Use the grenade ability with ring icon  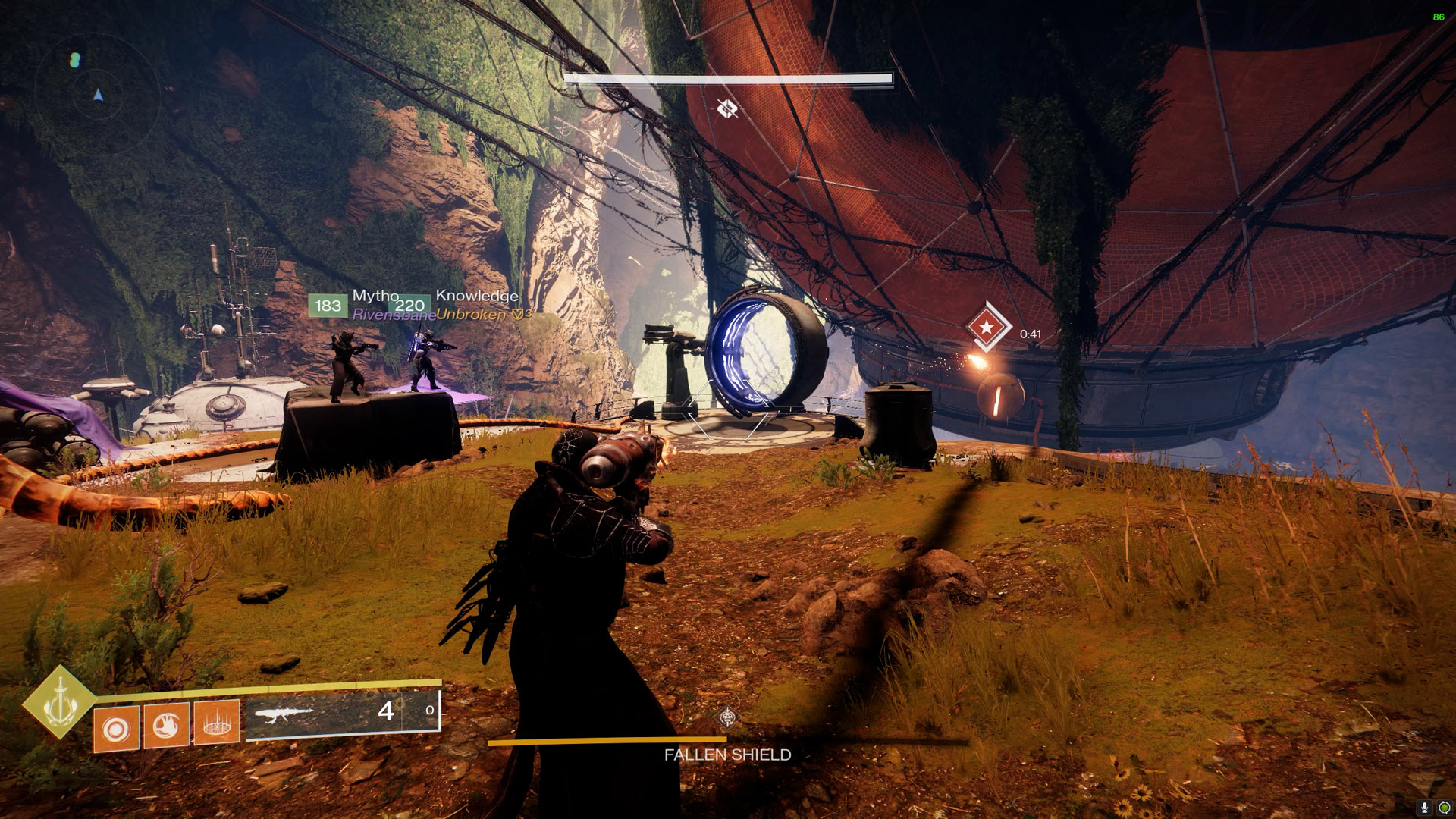116,730
